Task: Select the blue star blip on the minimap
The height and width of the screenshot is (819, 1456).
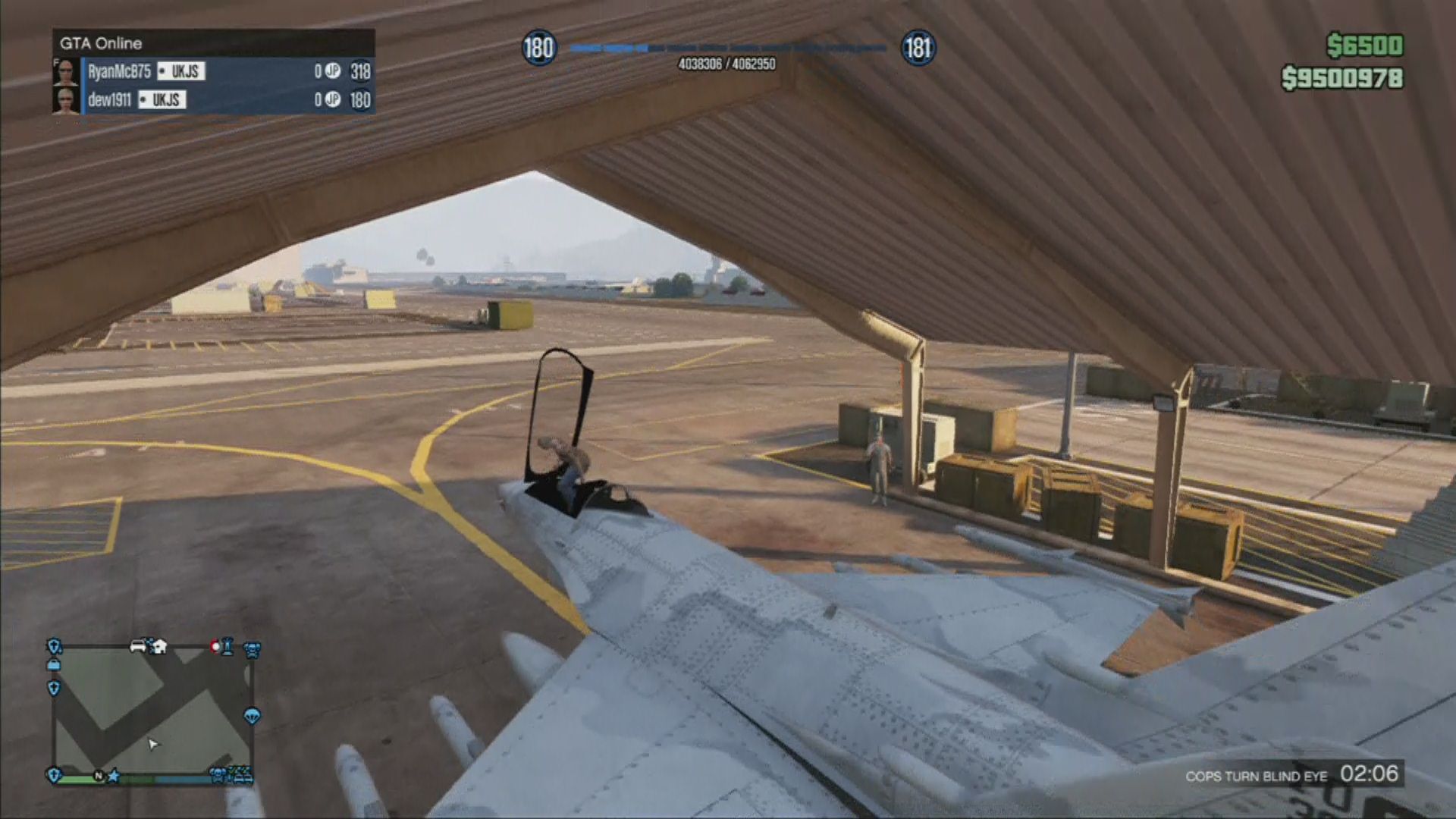Action: coord(115,776)
